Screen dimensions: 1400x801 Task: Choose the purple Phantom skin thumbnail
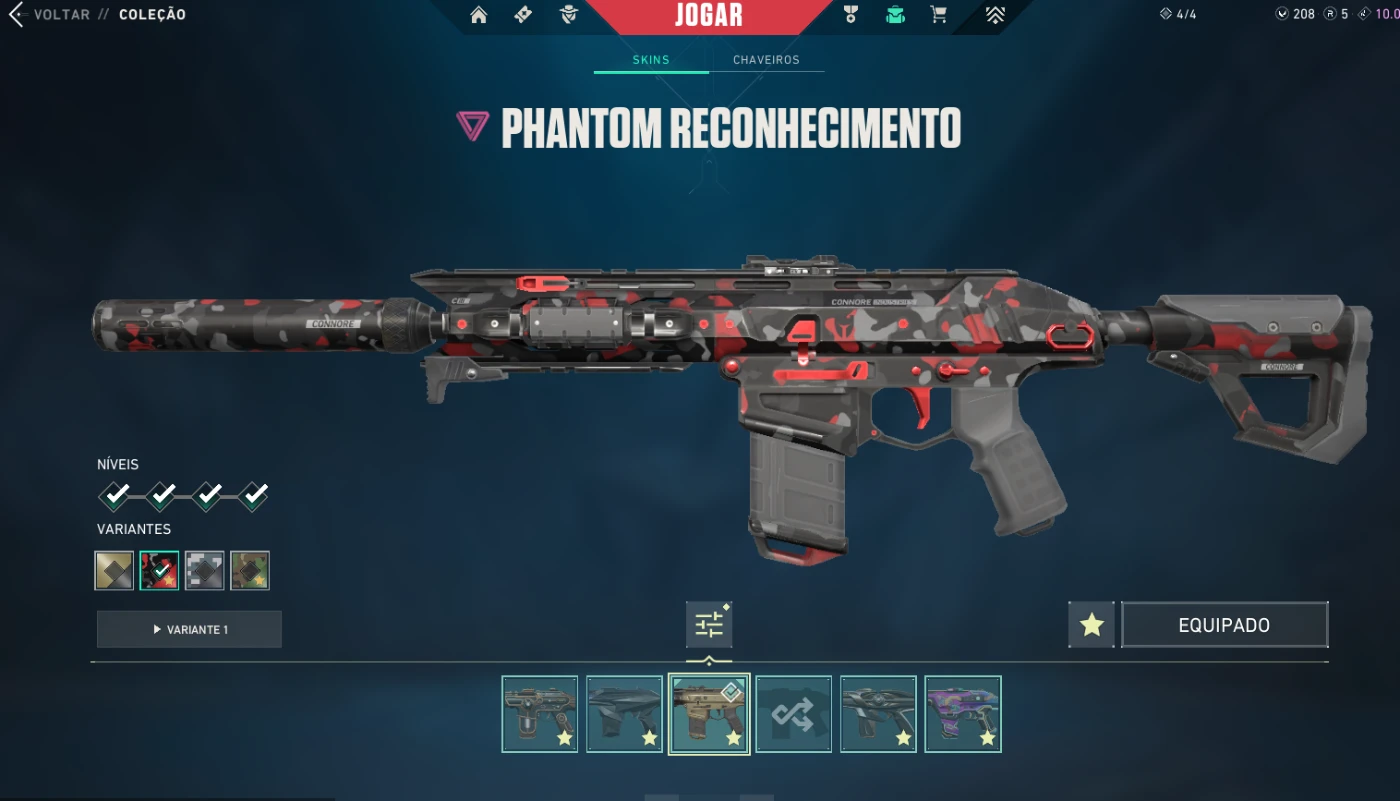(962, 714)
